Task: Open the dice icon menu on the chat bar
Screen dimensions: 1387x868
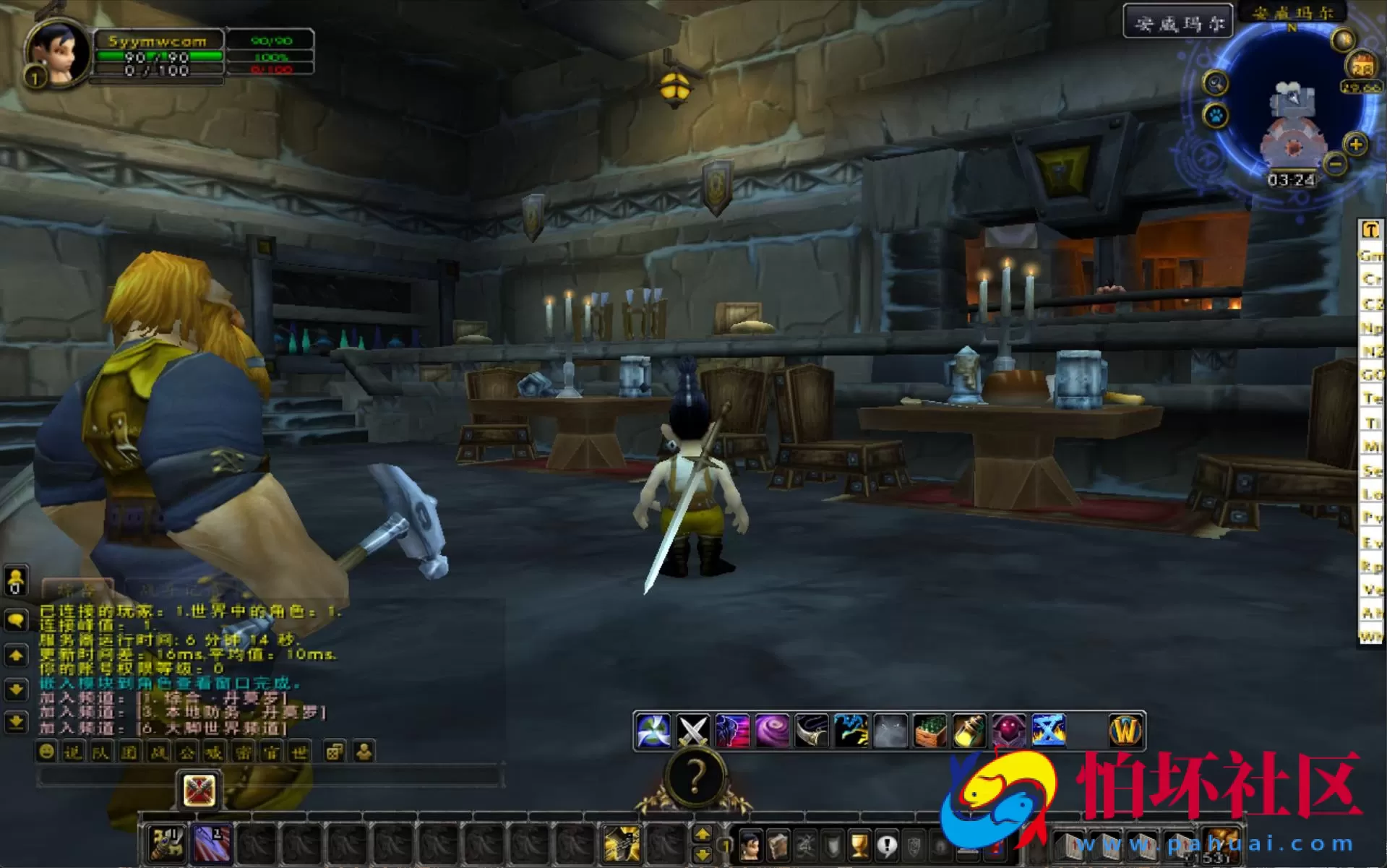Action: pos(334,752)
